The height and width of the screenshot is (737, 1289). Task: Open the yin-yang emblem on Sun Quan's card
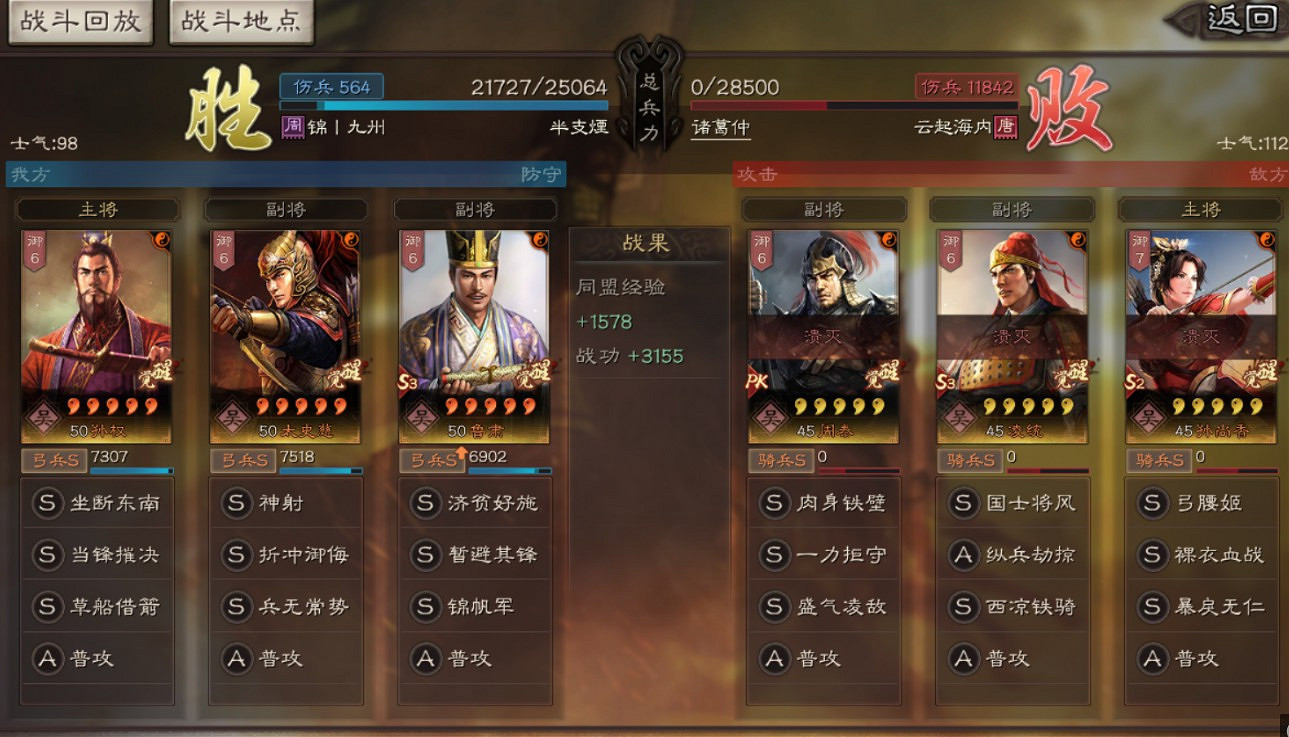point(162,242)
